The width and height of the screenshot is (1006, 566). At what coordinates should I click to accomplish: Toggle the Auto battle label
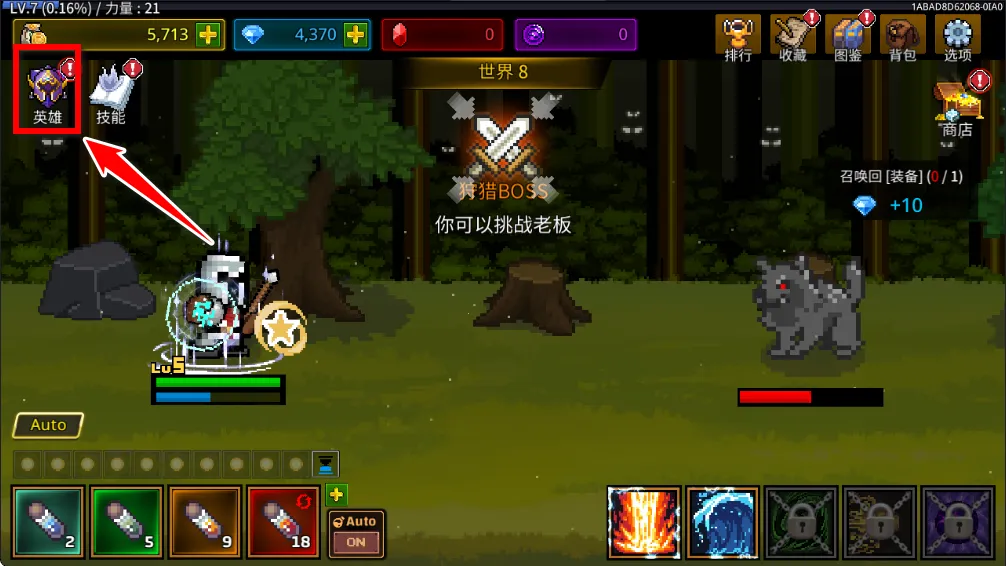[48, 425]
